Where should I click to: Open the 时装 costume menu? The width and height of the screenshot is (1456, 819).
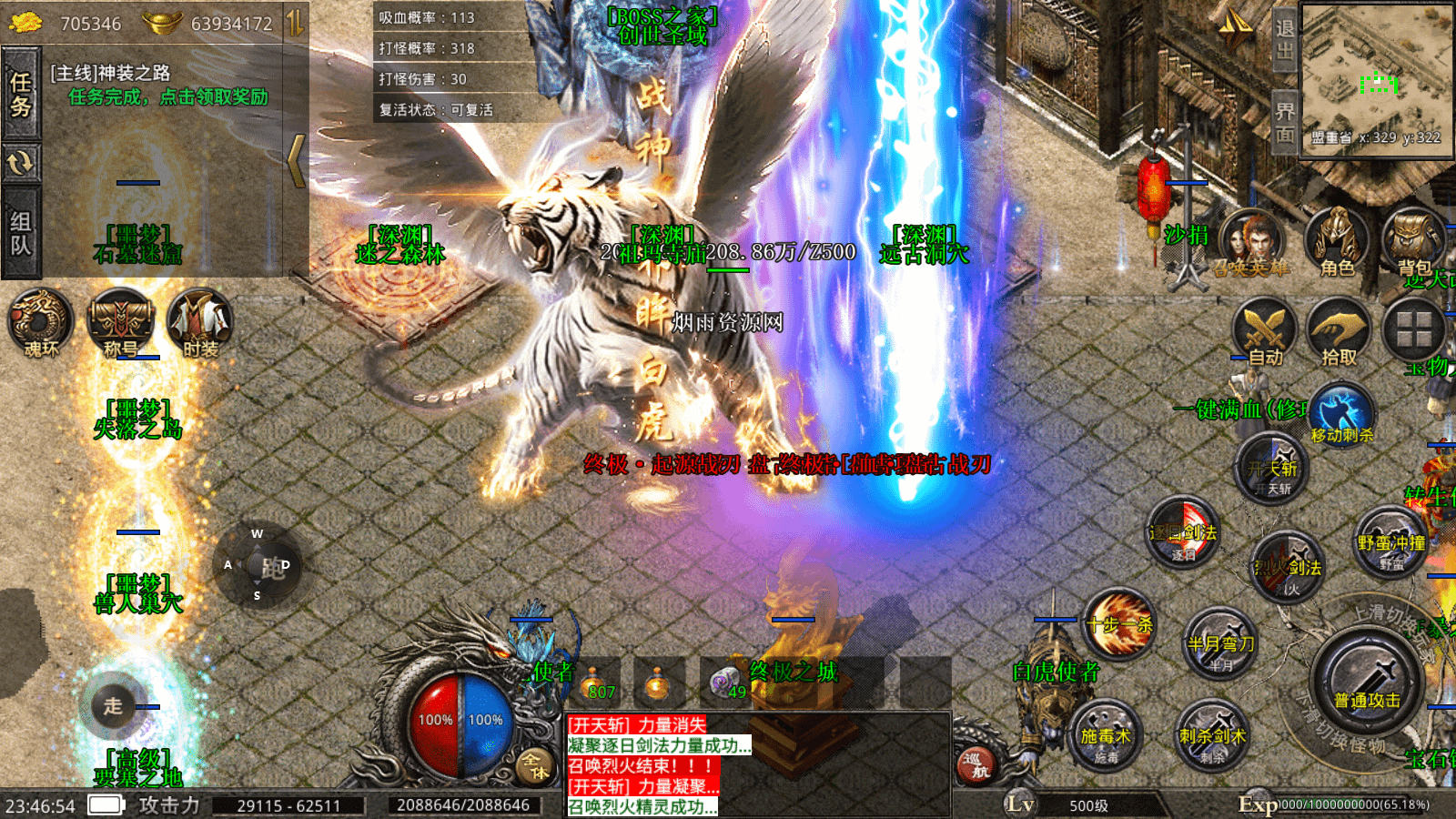(200, 322)
